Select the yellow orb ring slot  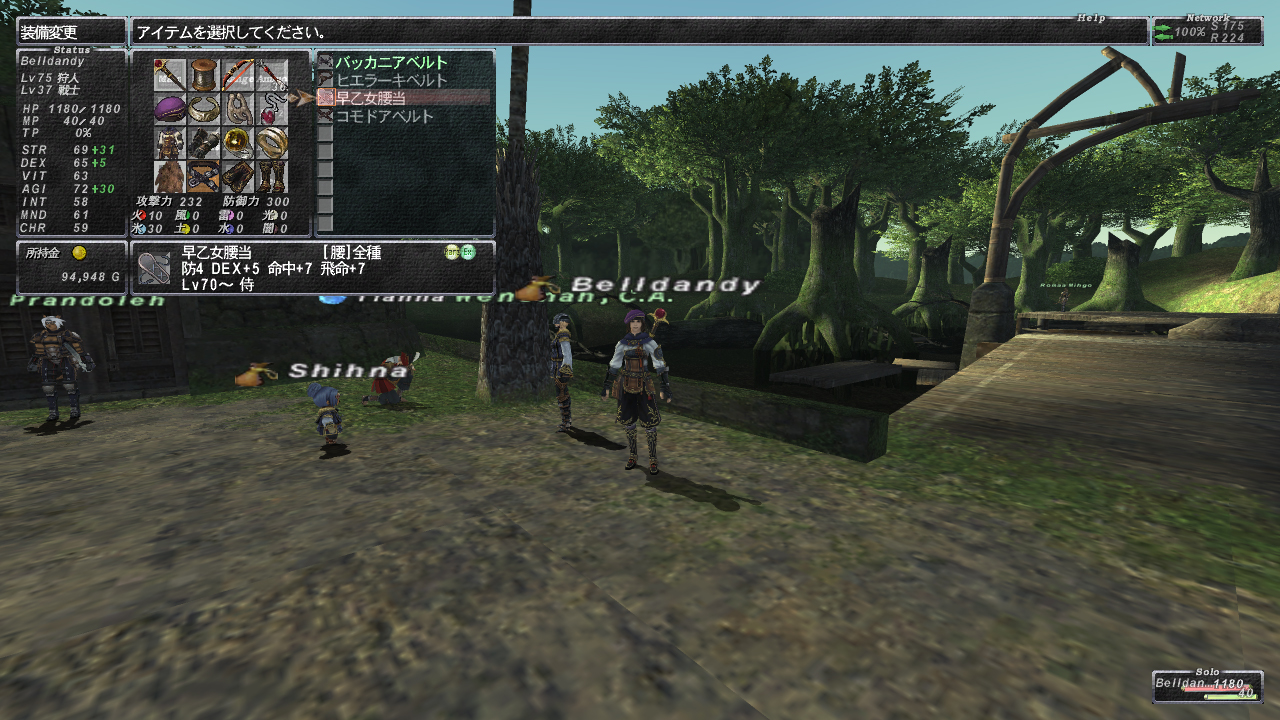click(238, 143)
